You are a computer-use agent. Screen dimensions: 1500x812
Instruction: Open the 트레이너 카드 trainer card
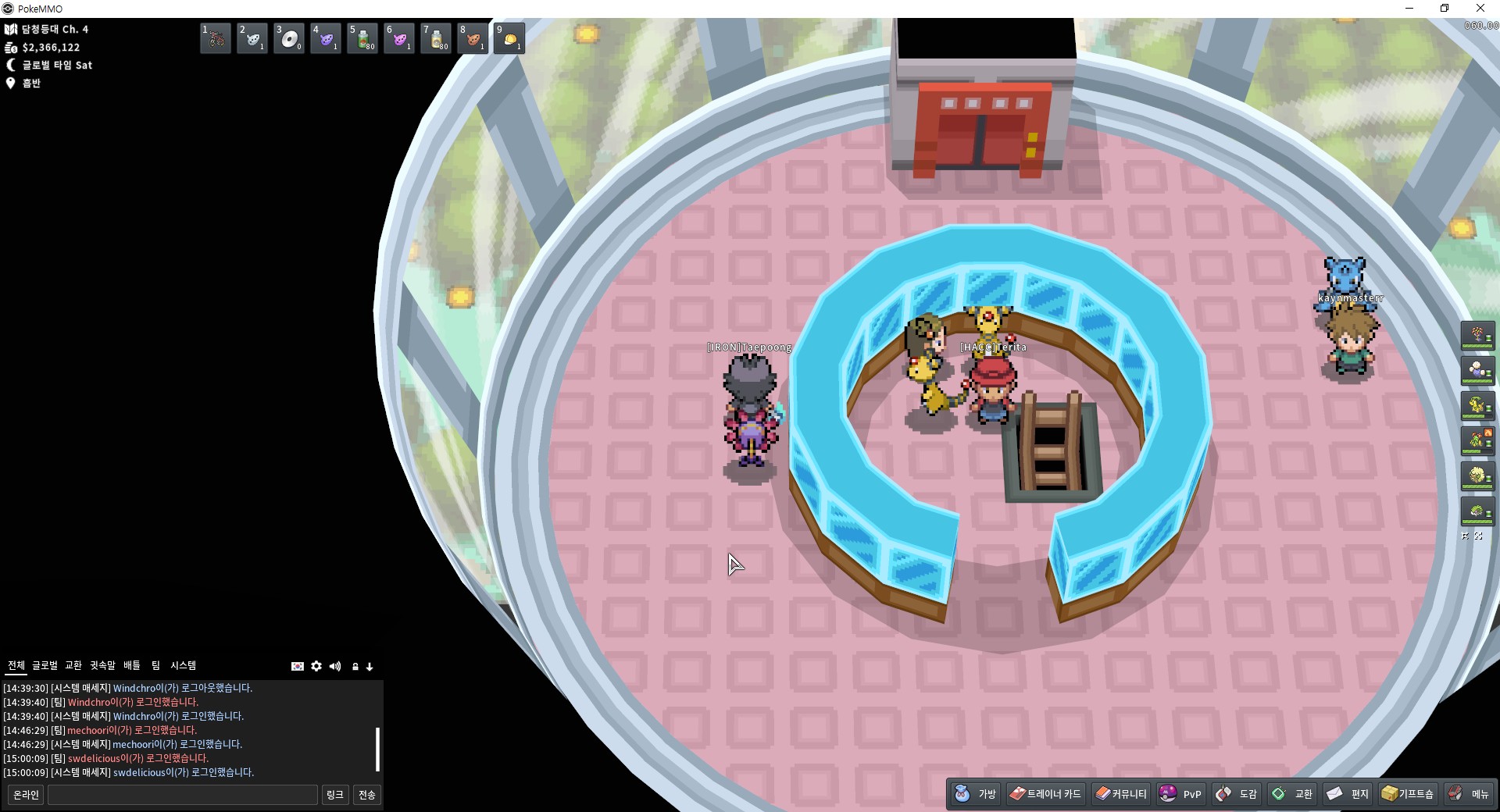pyautogui.click(x=1045, y=794)
